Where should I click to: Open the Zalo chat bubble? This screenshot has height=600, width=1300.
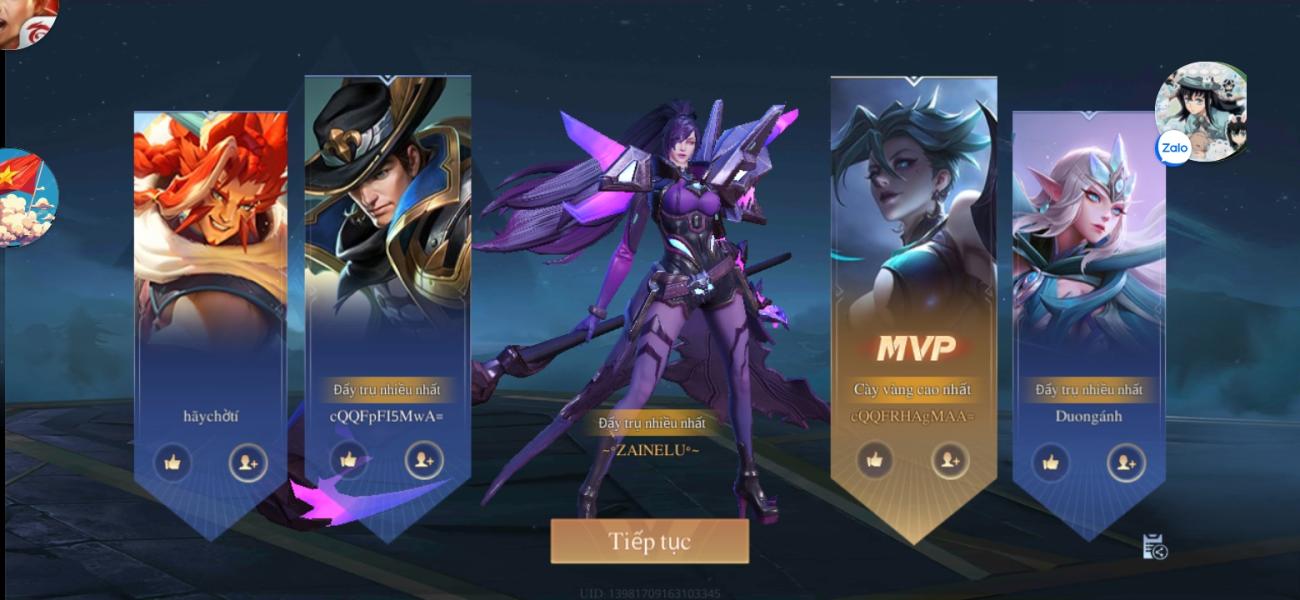[1200, 112]
